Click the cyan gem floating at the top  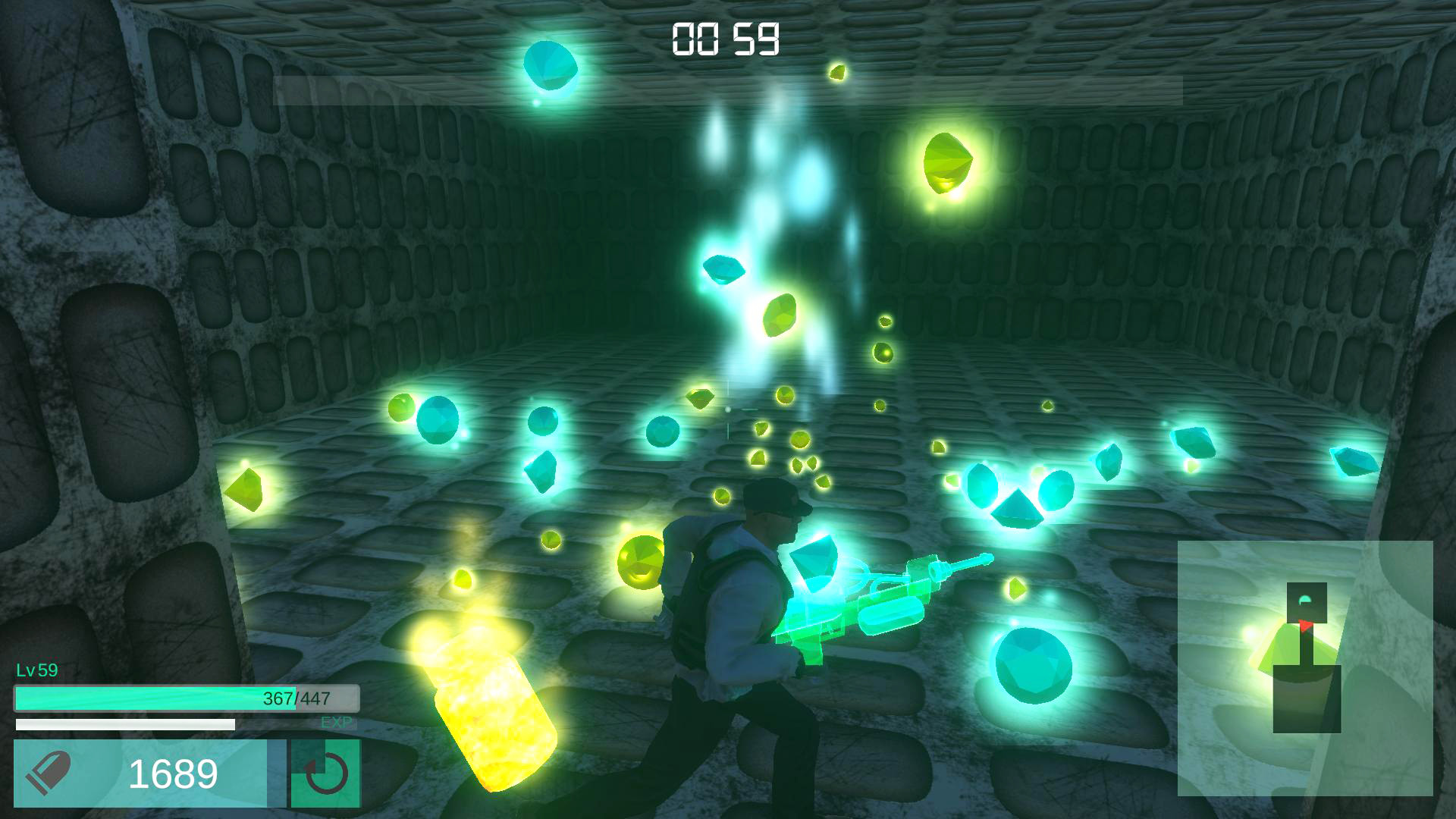coord(550,66)
